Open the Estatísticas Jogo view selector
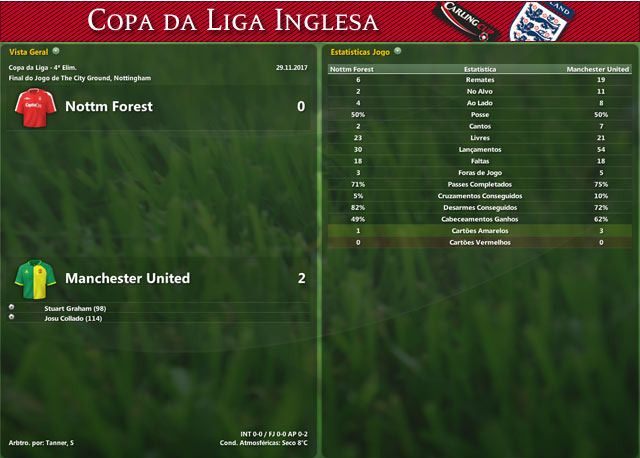The image size is (640, 458). [x=398, y=50]
